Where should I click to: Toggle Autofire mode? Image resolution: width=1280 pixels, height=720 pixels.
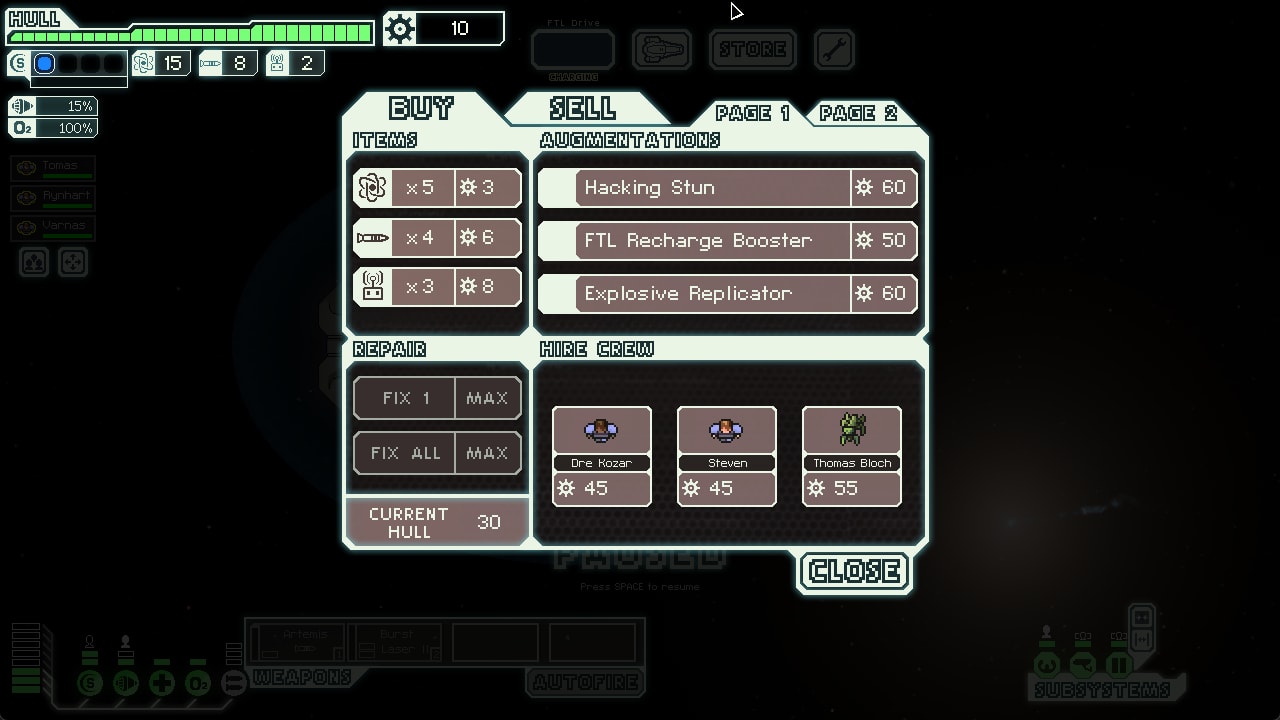585,683
